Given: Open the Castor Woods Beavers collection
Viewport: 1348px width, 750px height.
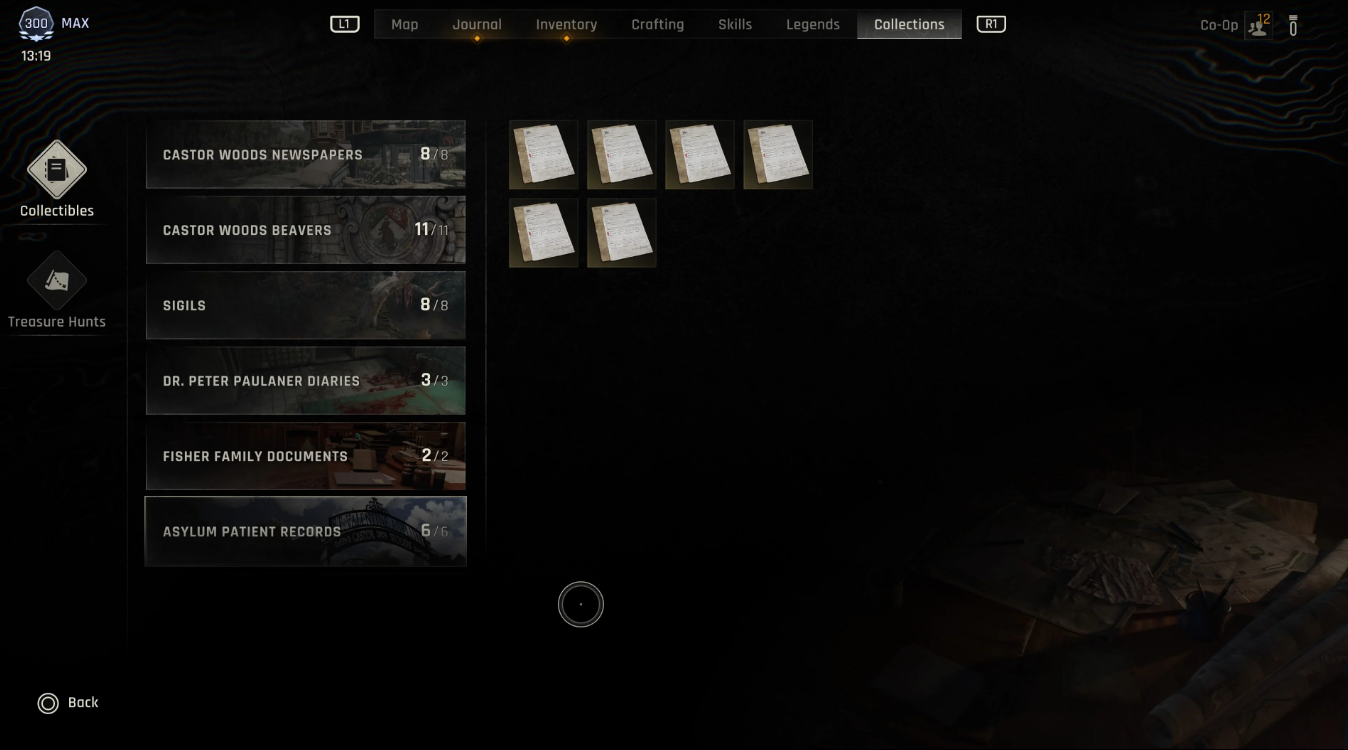Looking at the screenshot, I should 305,230.
